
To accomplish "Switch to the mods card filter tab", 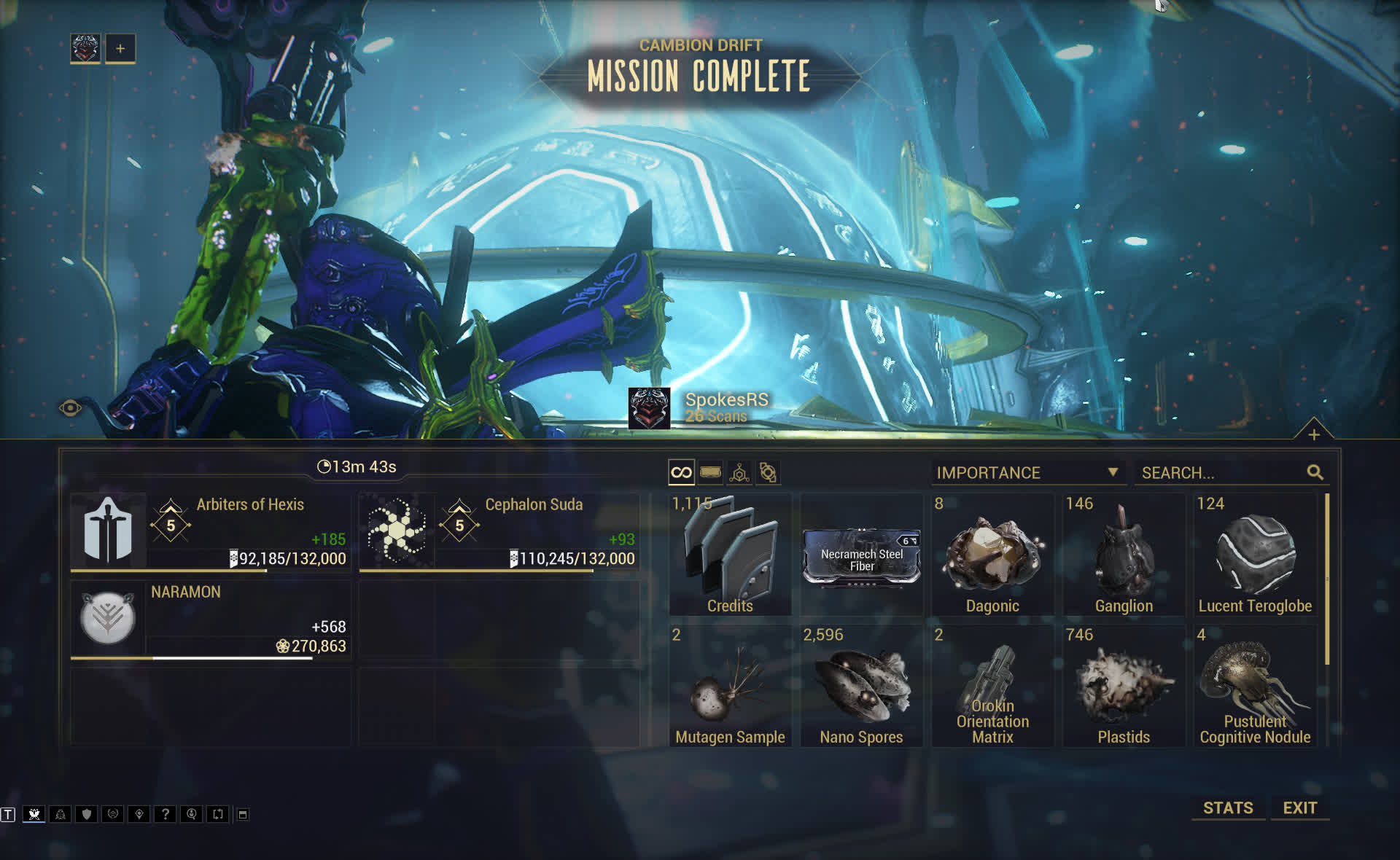I will [x=710, y=473].
